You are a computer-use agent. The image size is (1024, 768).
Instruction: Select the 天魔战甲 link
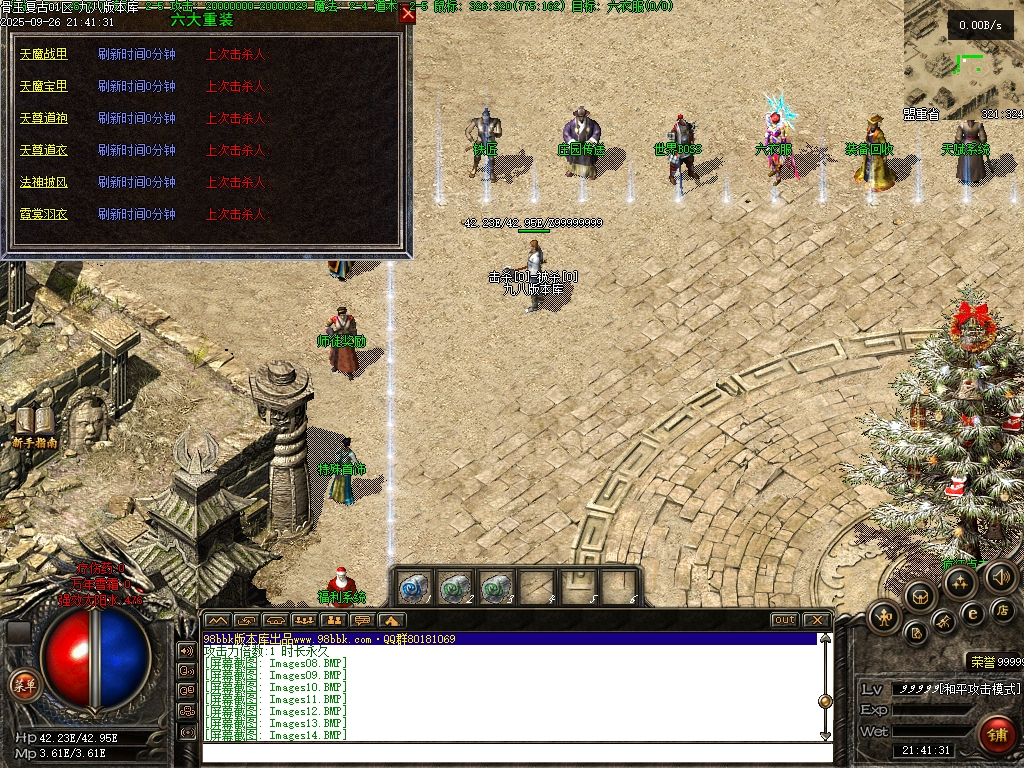coord(44,55)
